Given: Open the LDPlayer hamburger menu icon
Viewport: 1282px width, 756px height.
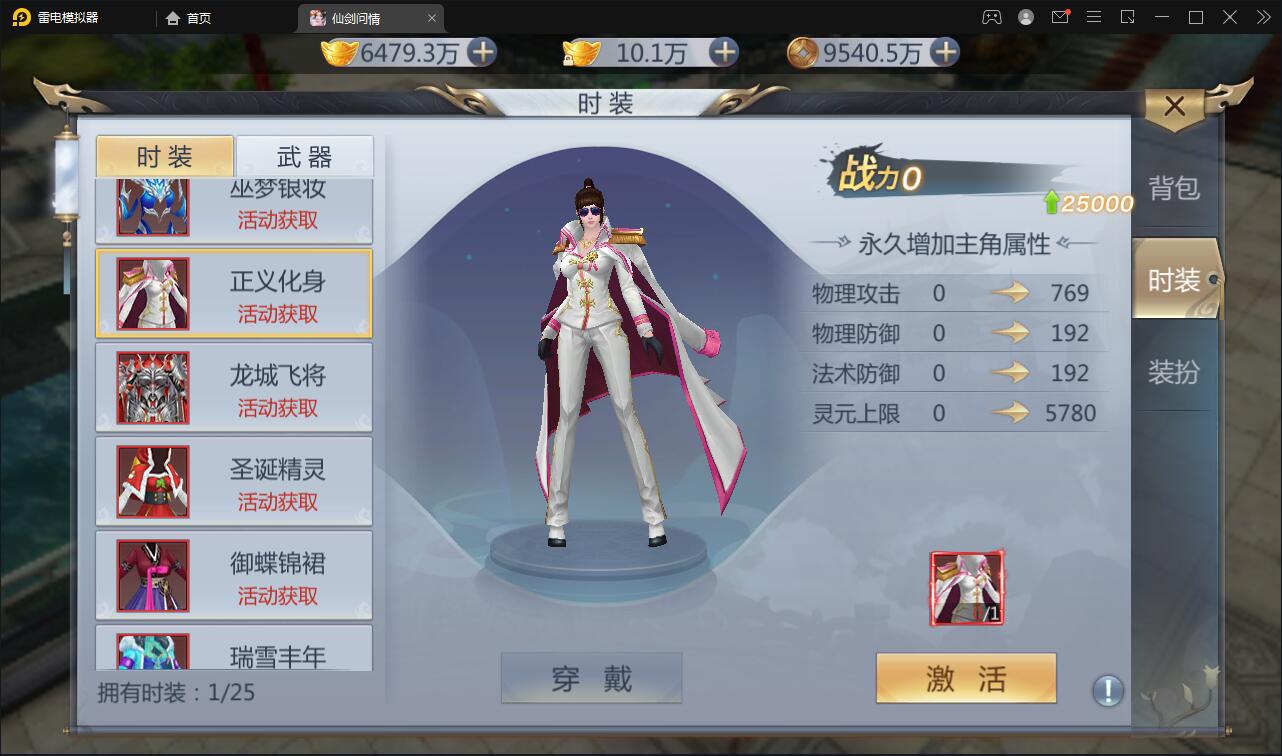Looking at the screenshot, I should [1093, 17].
